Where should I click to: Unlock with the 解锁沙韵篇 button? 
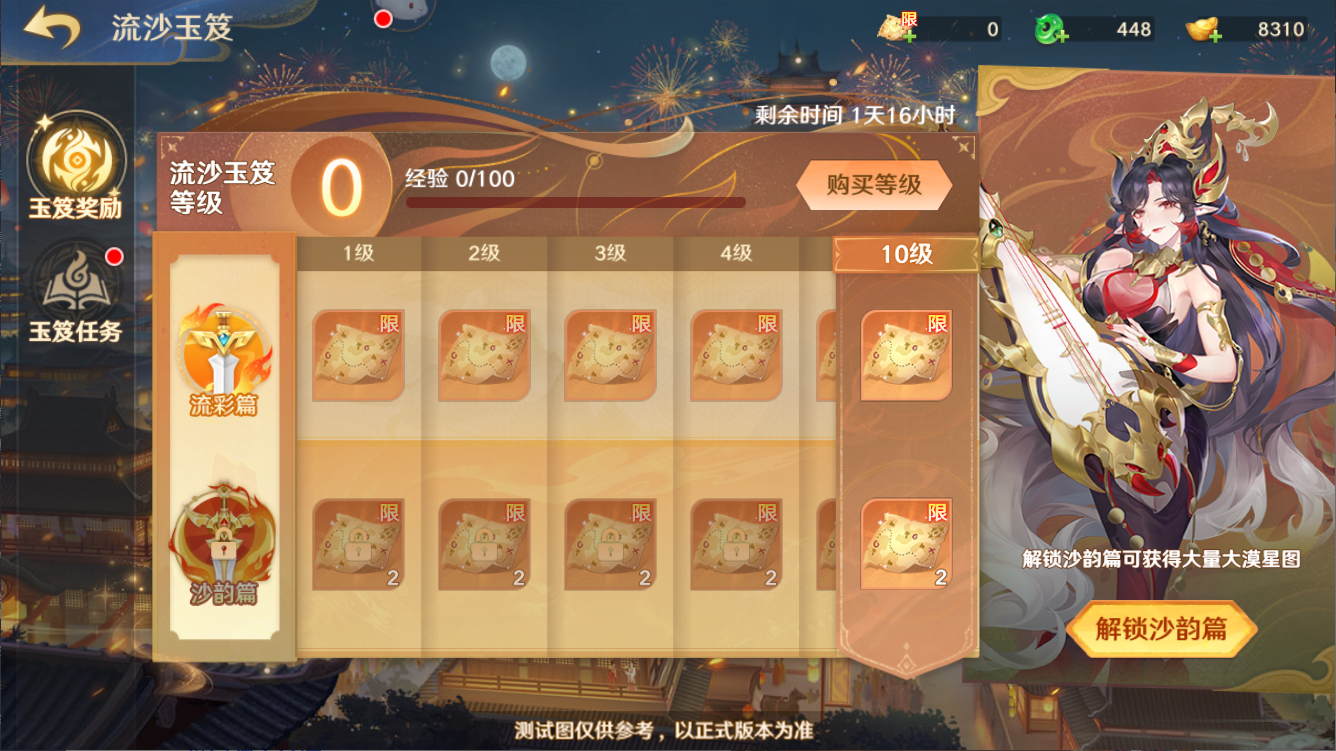tap(1160, 629)
